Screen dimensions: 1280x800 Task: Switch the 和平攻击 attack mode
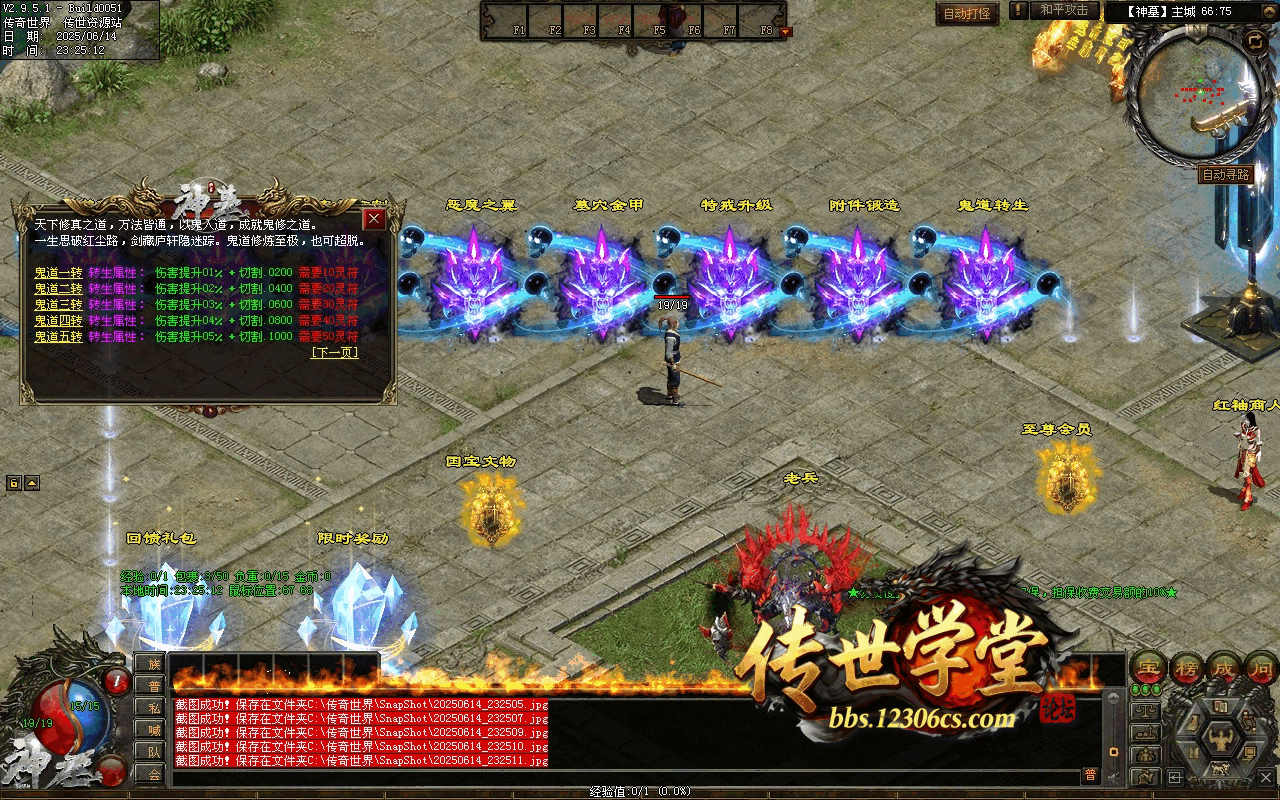(1064, 10)
